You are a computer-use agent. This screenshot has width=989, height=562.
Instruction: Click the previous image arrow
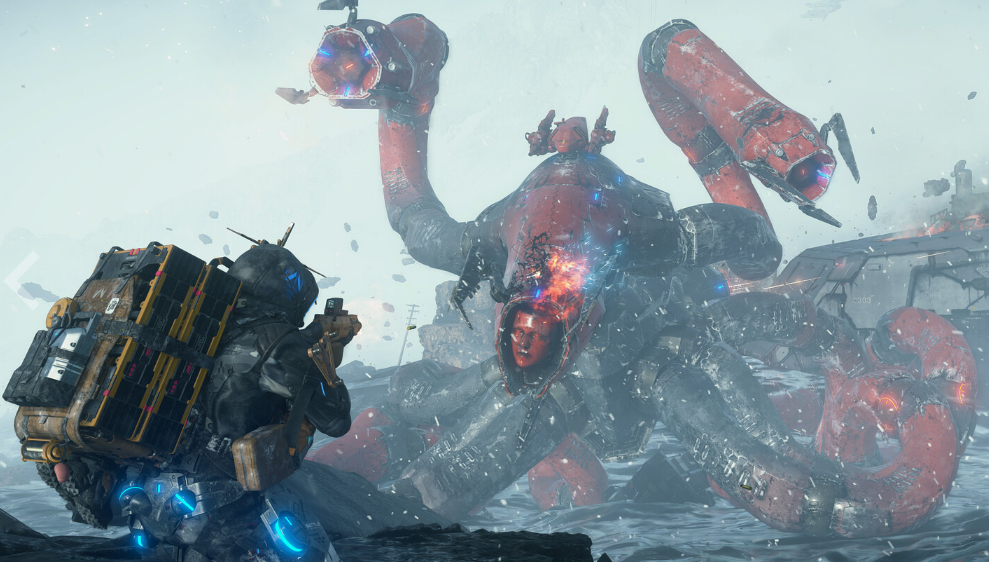pos(22,278)
